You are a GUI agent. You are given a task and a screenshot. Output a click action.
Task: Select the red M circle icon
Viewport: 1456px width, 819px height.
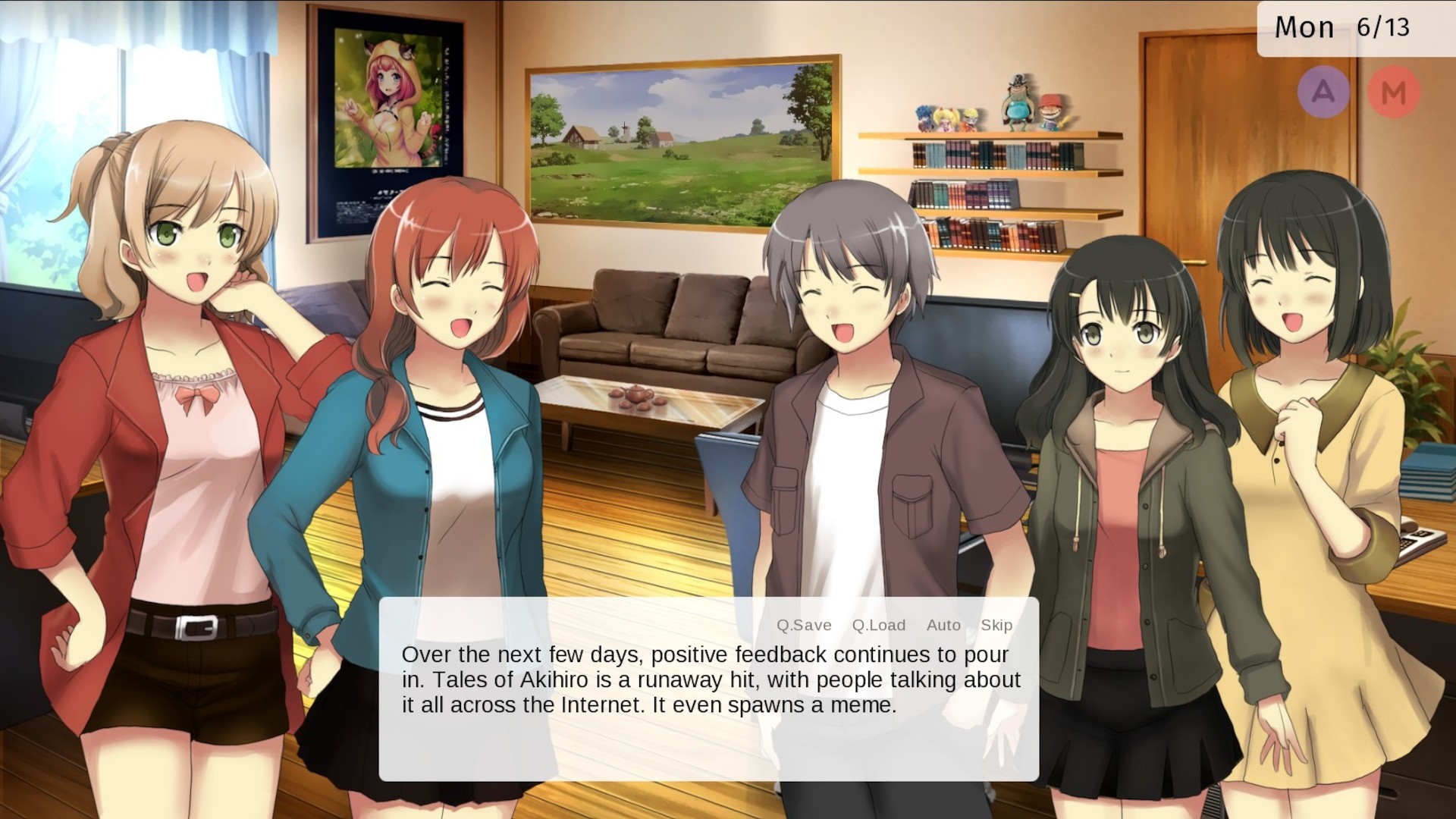(1394, 93)
